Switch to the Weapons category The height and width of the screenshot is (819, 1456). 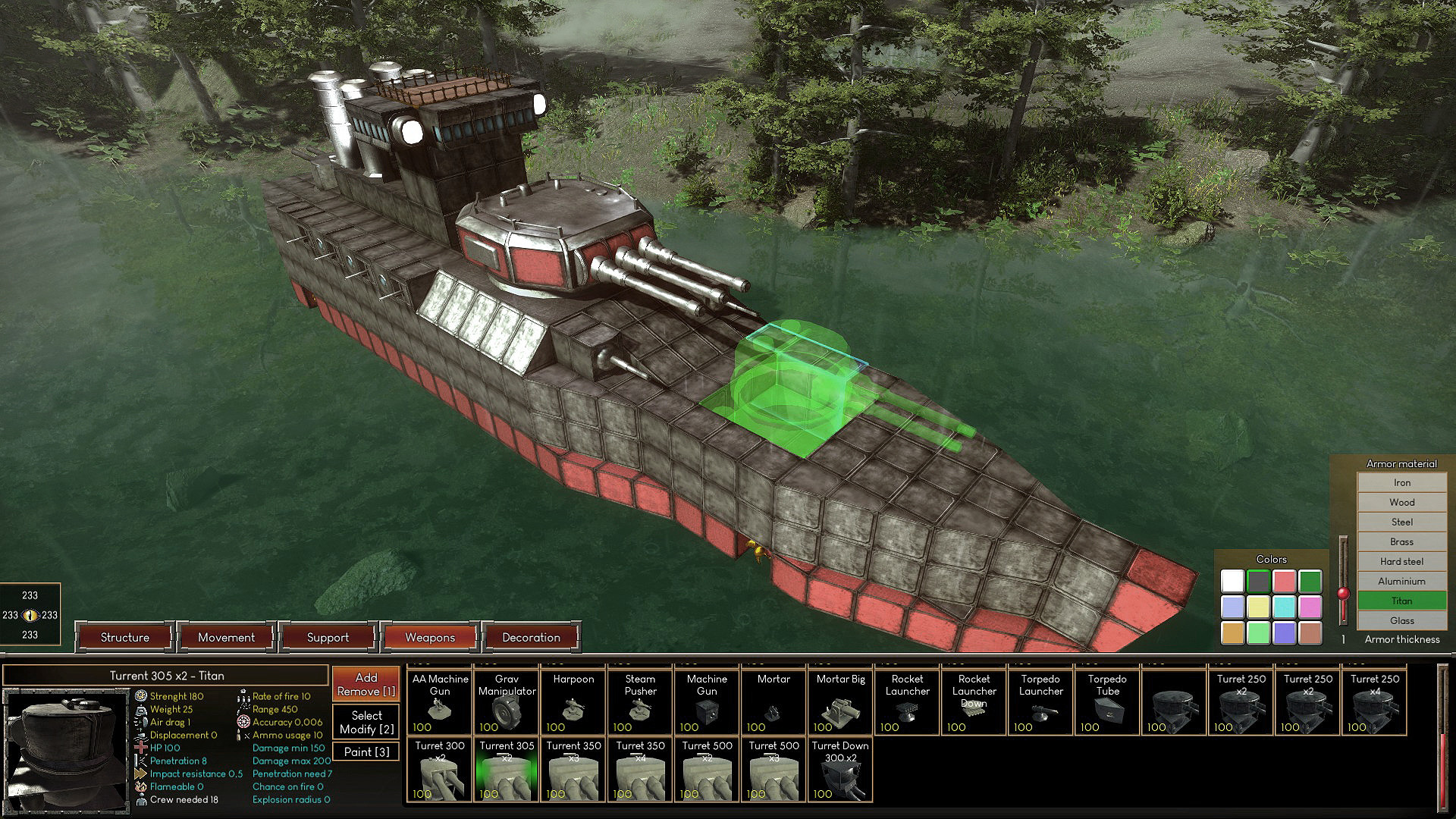point(429,638)
